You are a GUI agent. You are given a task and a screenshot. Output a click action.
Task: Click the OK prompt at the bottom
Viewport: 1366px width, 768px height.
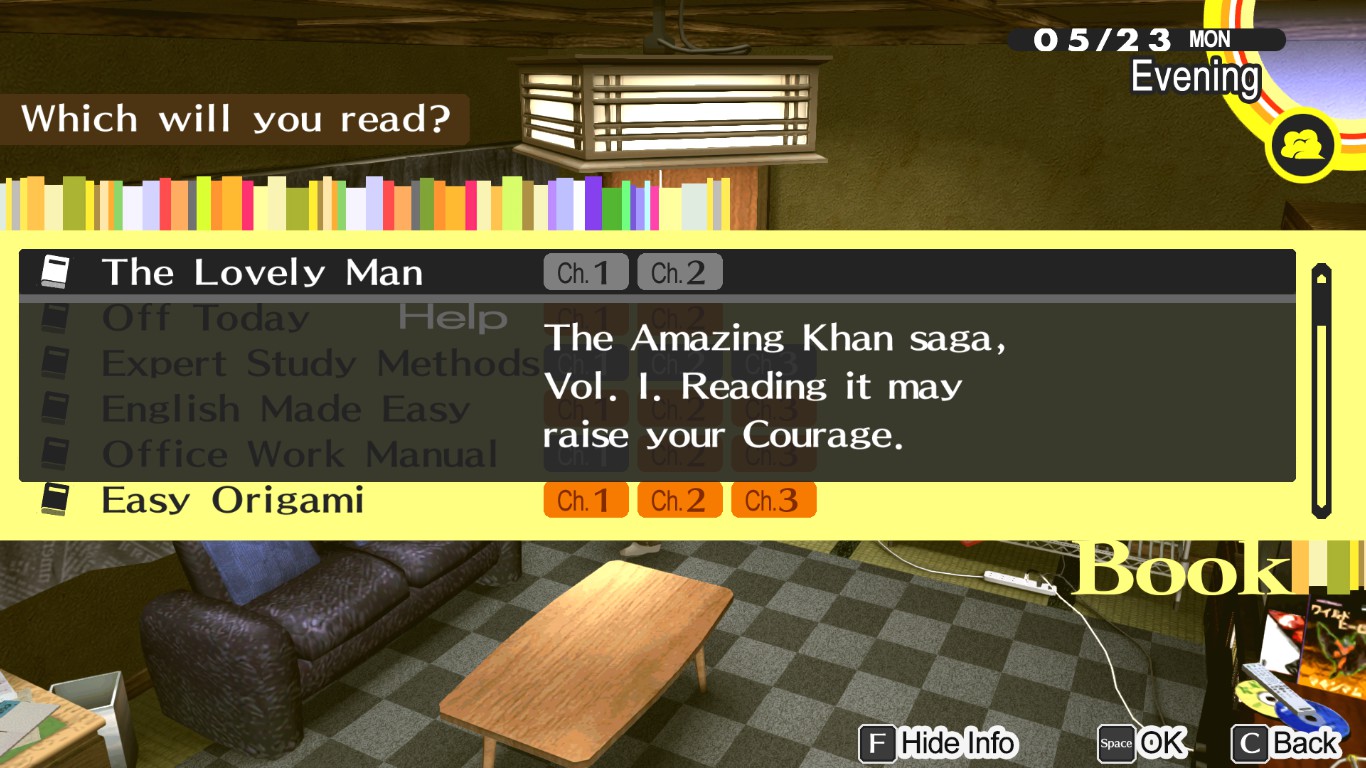click(x=1162, y=744)
